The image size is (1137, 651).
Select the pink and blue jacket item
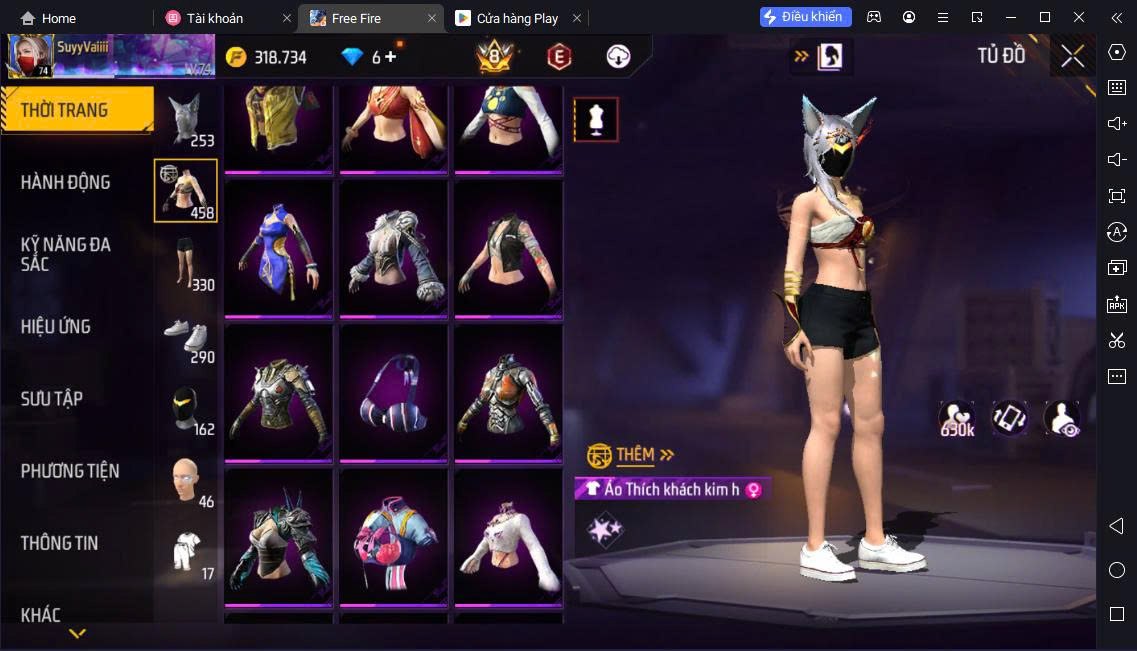[391, 537]
